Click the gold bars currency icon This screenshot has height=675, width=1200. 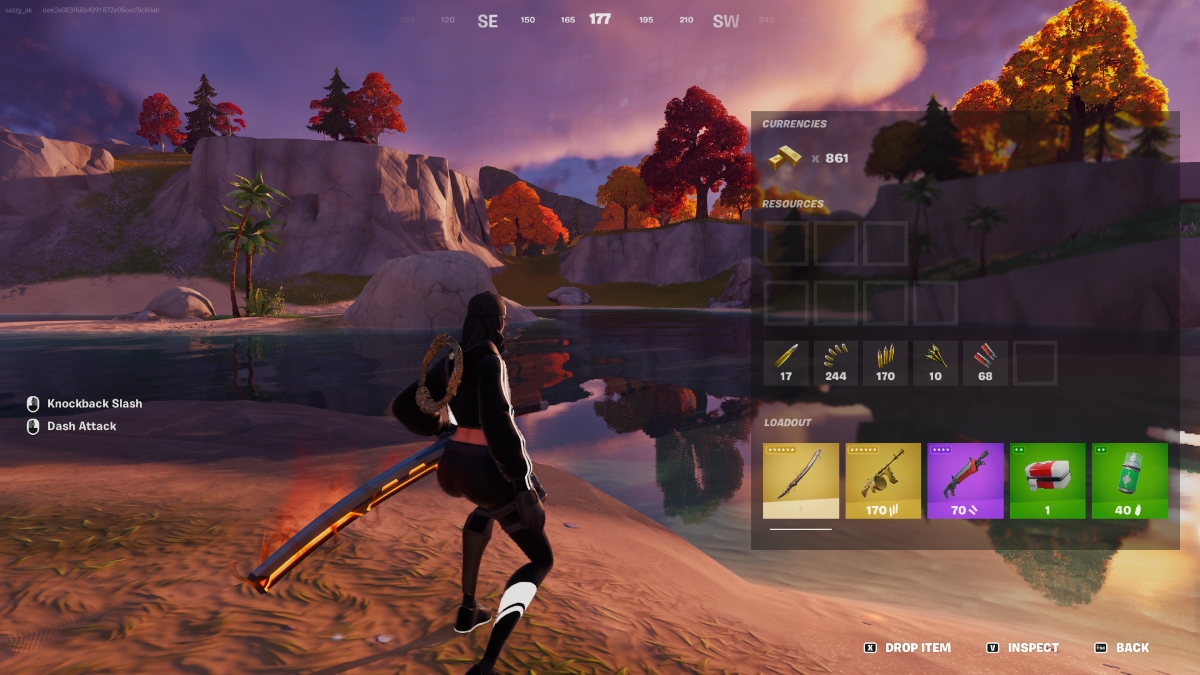point(784,158)
